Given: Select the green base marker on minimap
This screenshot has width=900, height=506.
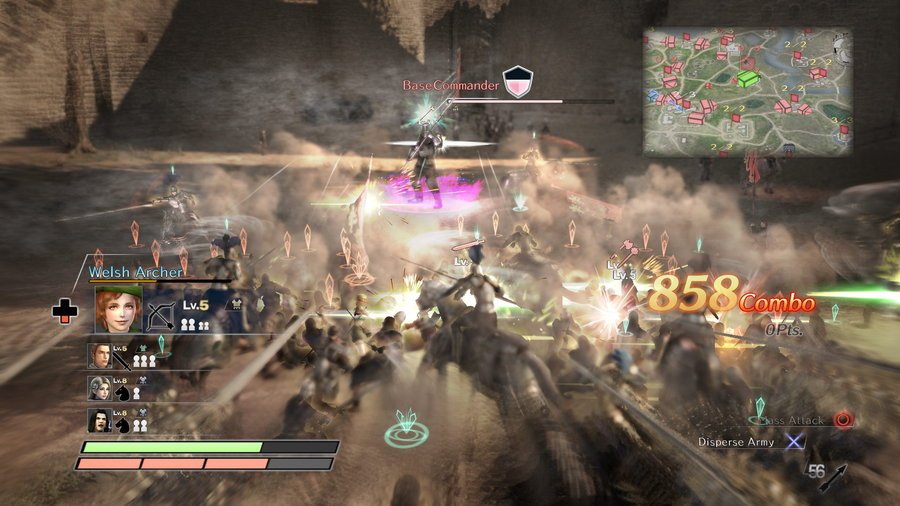Looking at the screenshot, I should coord(747,76).
